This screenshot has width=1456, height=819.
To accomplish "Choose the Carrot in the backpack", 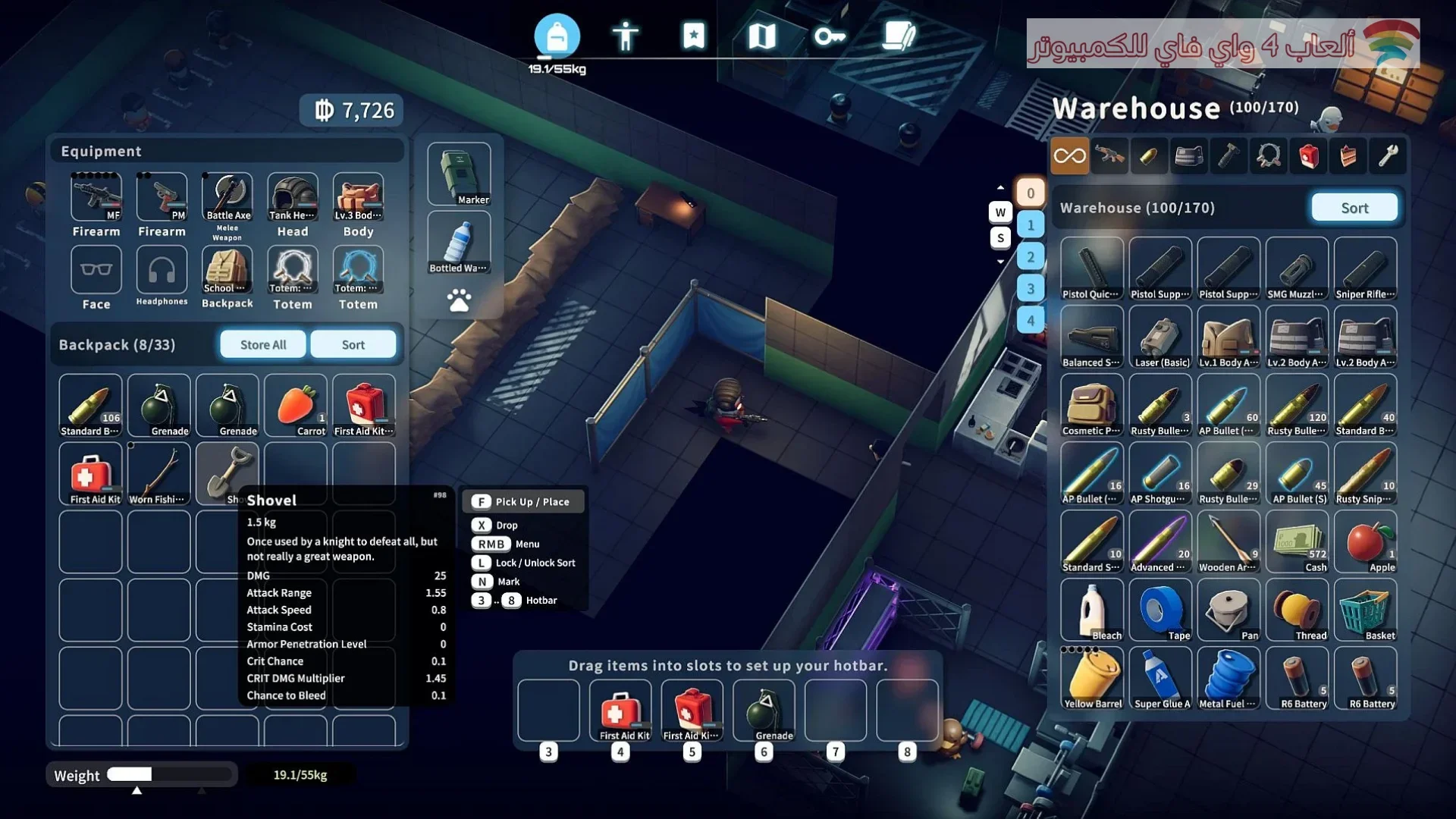I will click(x=296, y=406).
